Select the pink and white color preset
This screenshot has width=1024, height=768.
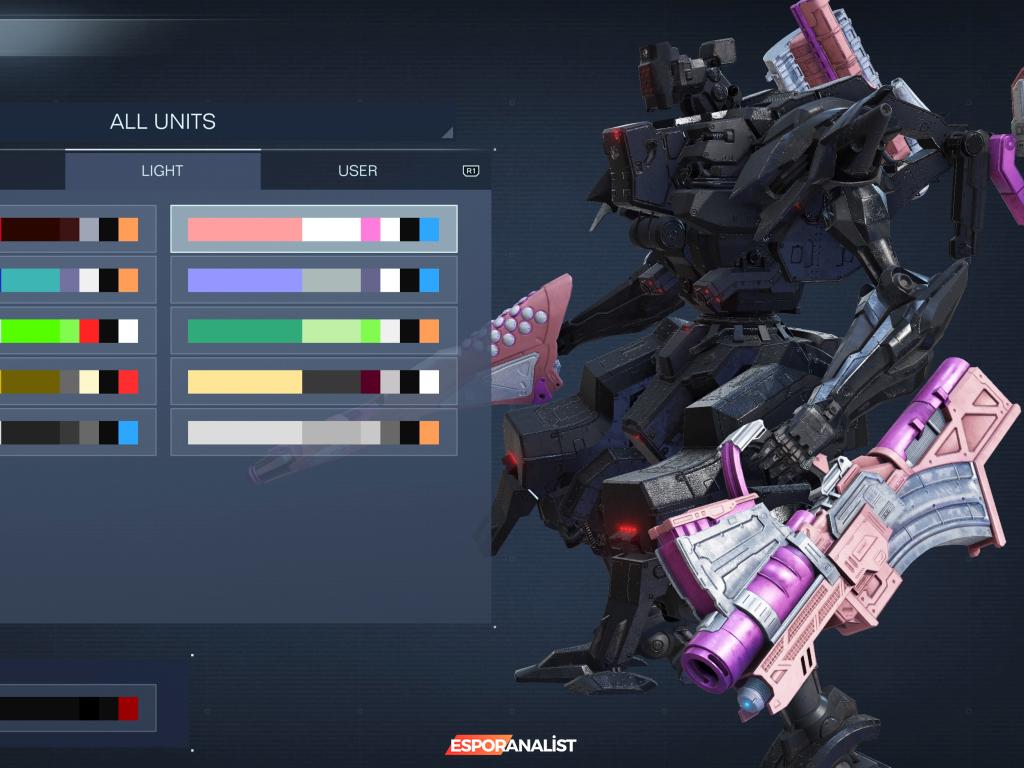[x=313, y=230]
